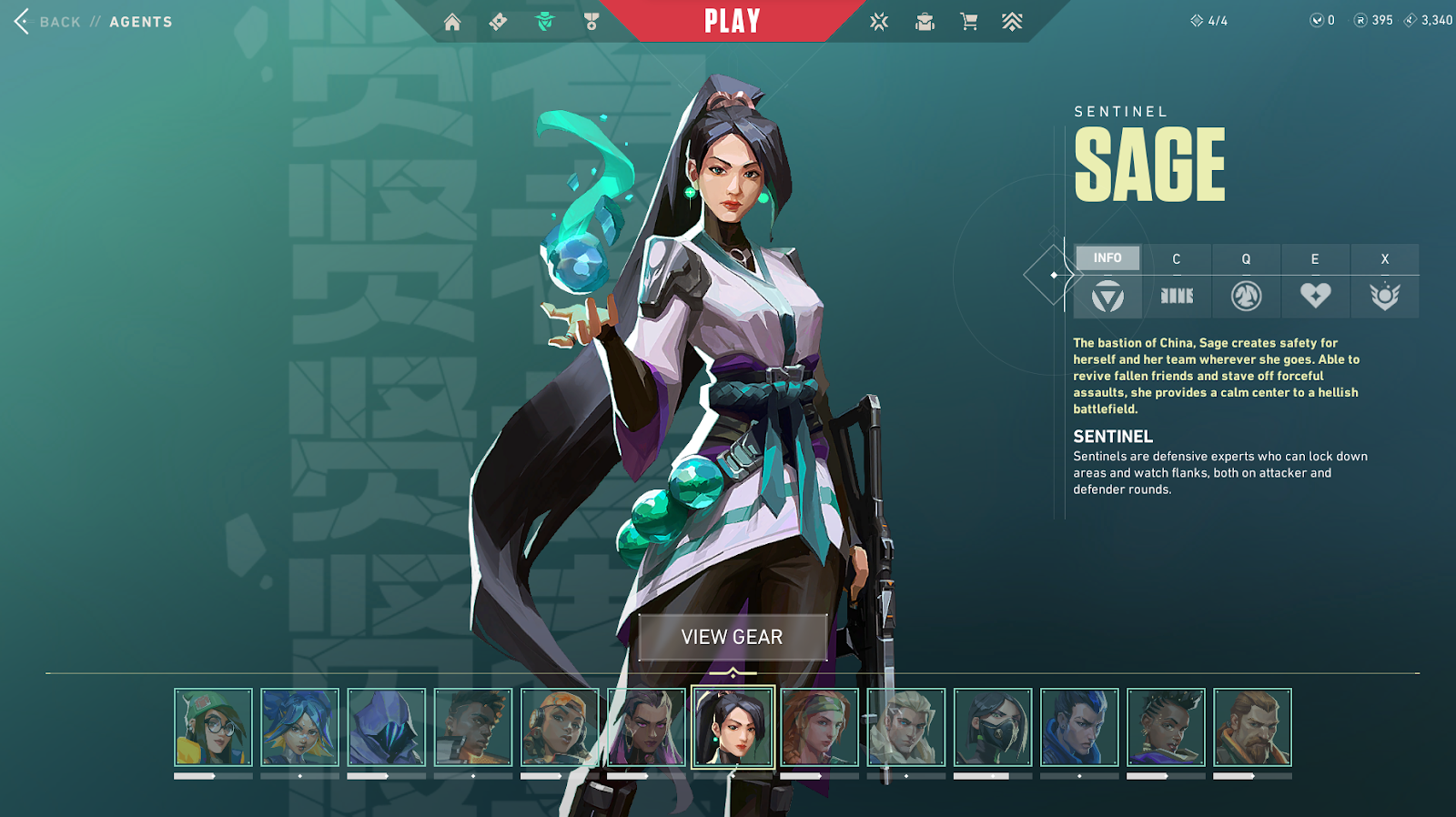The image size is (1456, 817).
Task: Open the Home tab icon
Action: coord(452,22)
